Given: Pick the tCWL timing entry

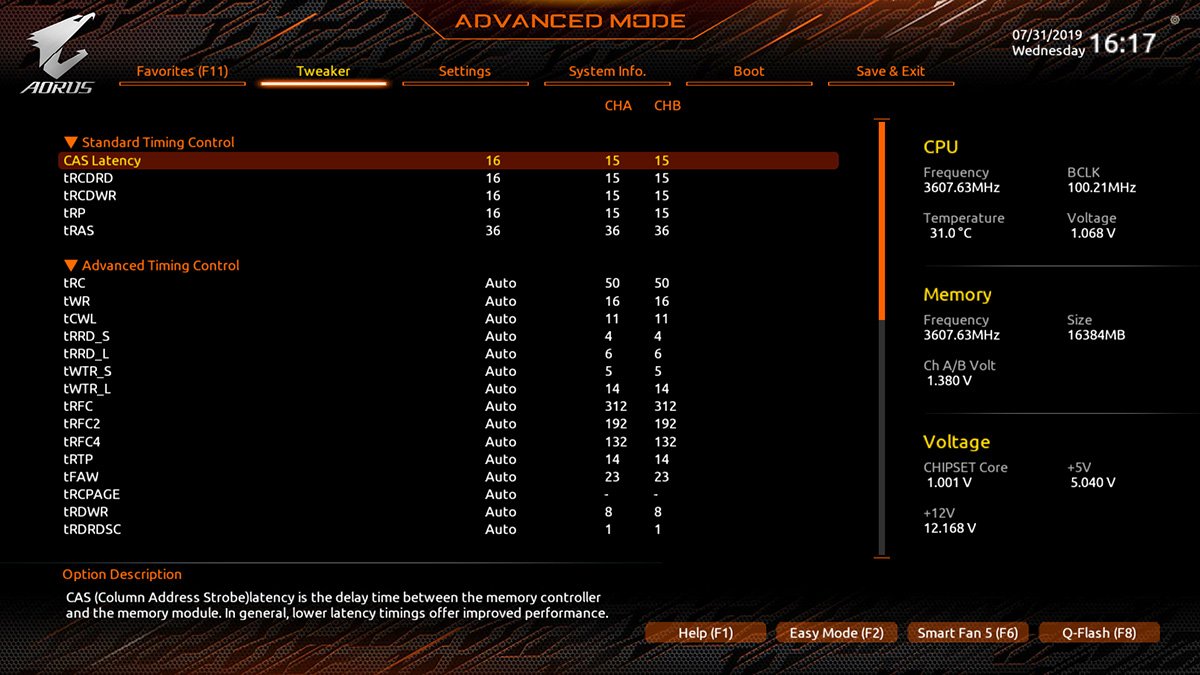Looking at the screenshot, I should coord(82,319).
